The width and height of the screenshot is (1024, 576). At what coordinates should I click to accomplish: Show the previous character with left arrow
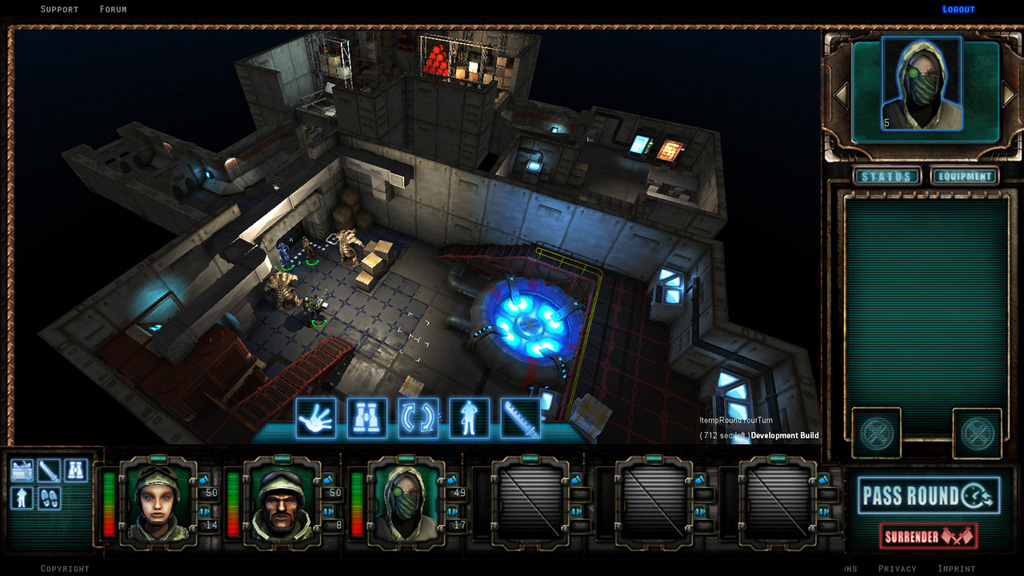point(841,95)
